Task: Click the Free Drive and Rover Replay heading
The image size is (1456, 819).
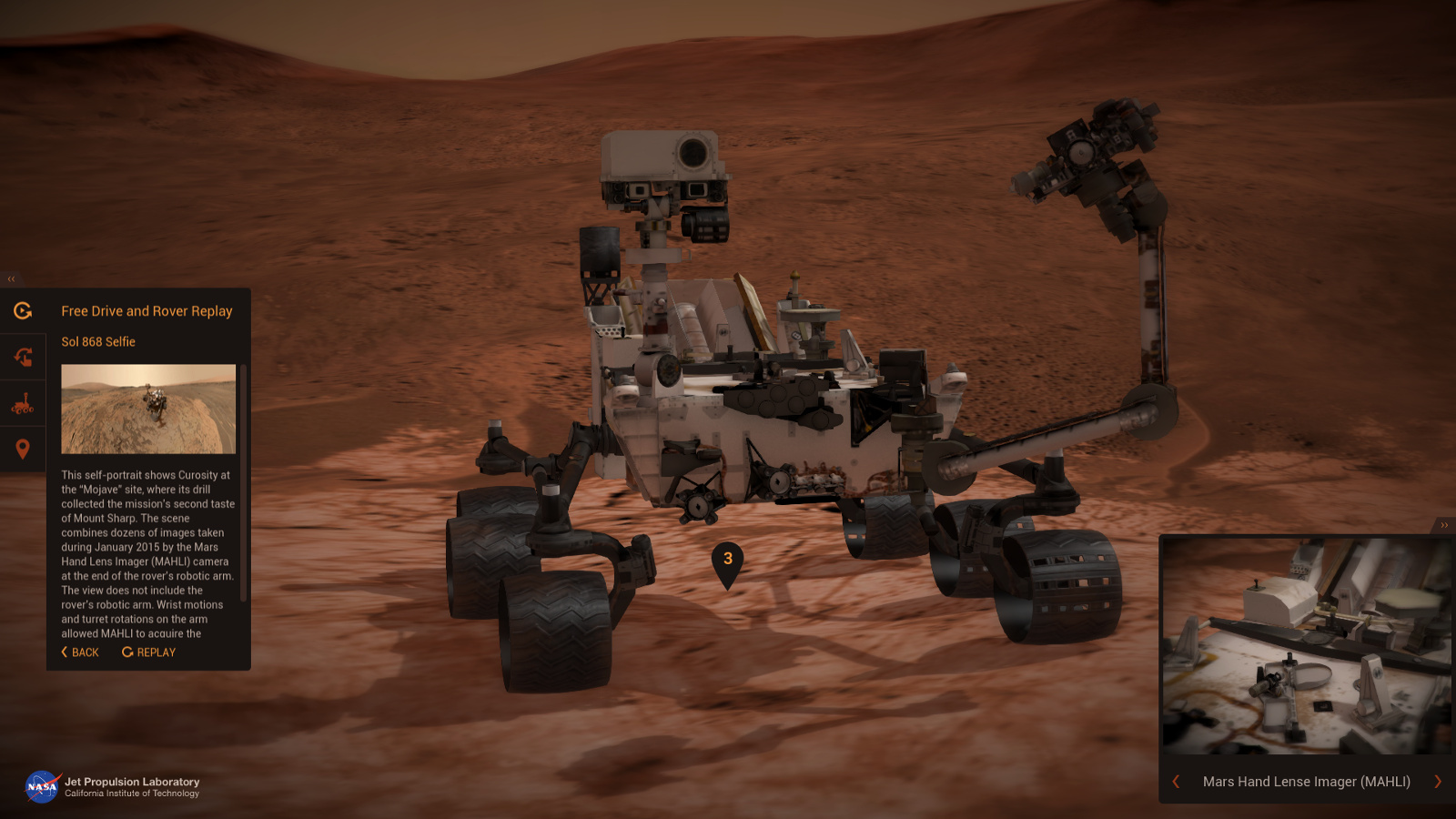Action: [x=147, y=310]
